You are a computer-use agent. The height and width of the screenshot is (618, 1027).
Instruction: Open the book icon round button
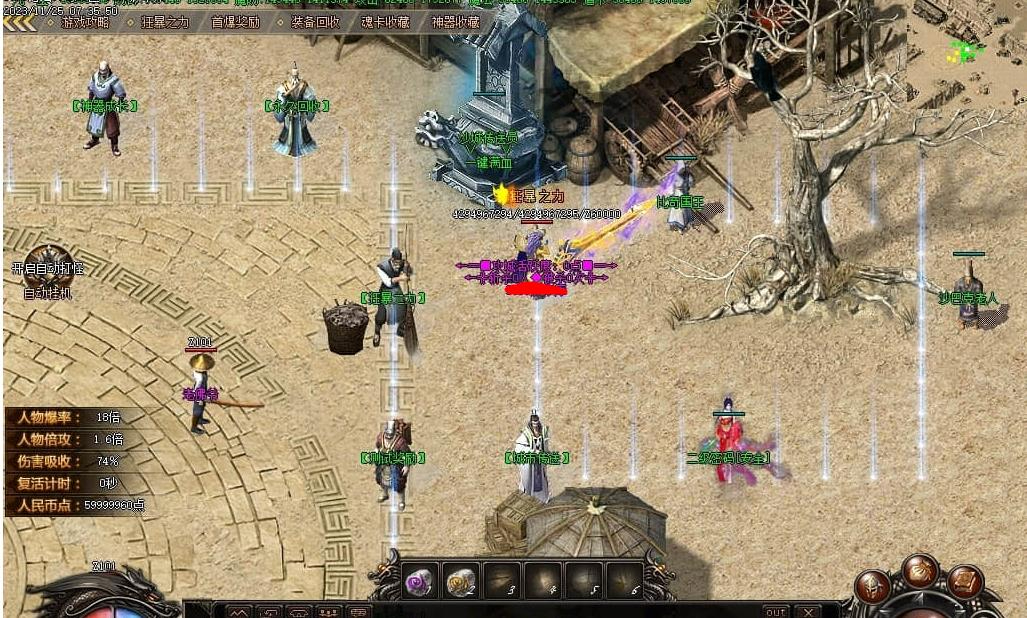click(965, 582)
